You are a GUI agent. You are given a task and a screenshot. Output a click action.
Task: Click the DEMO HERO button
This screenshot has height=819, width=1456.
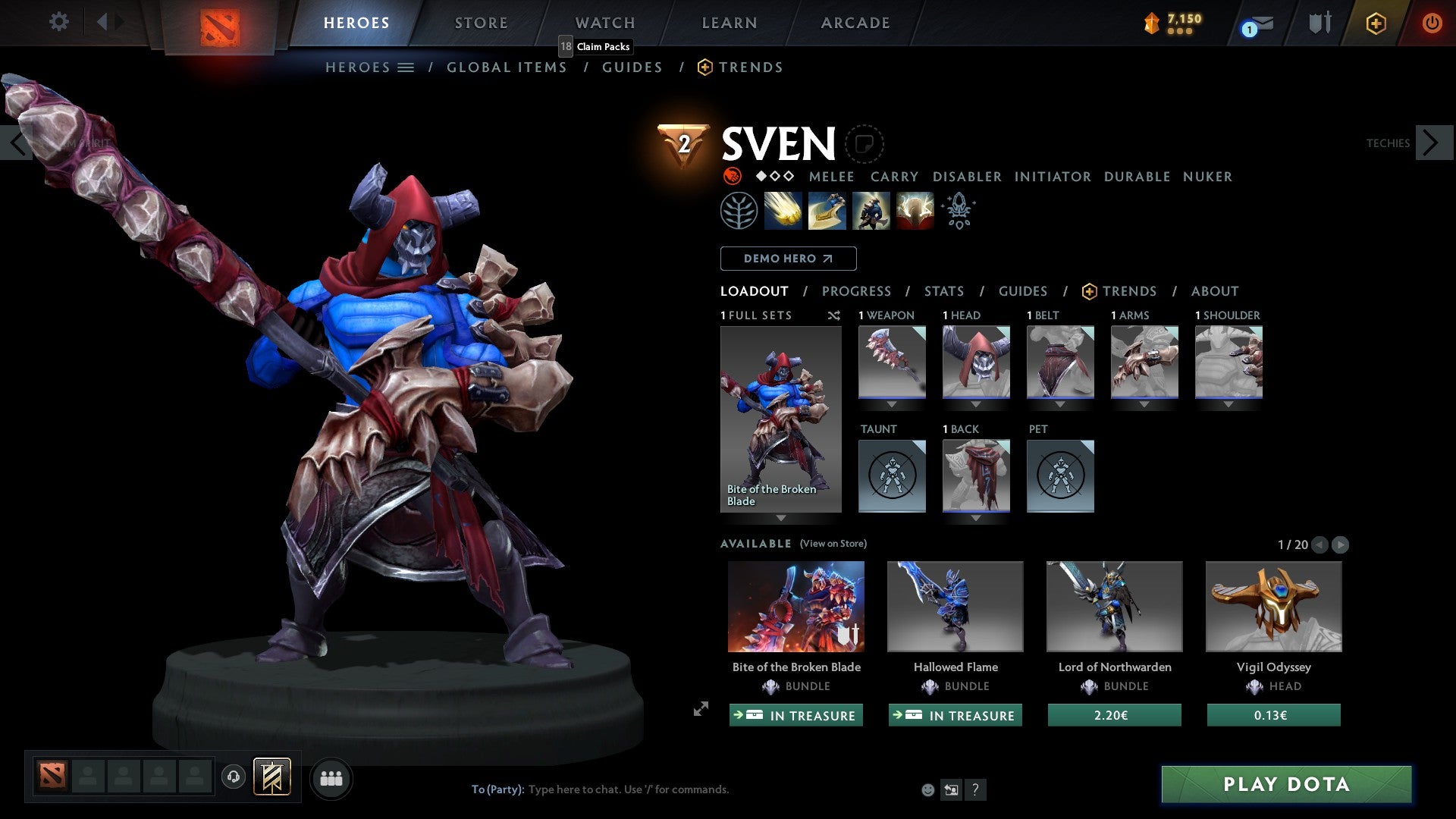(789, 259)
